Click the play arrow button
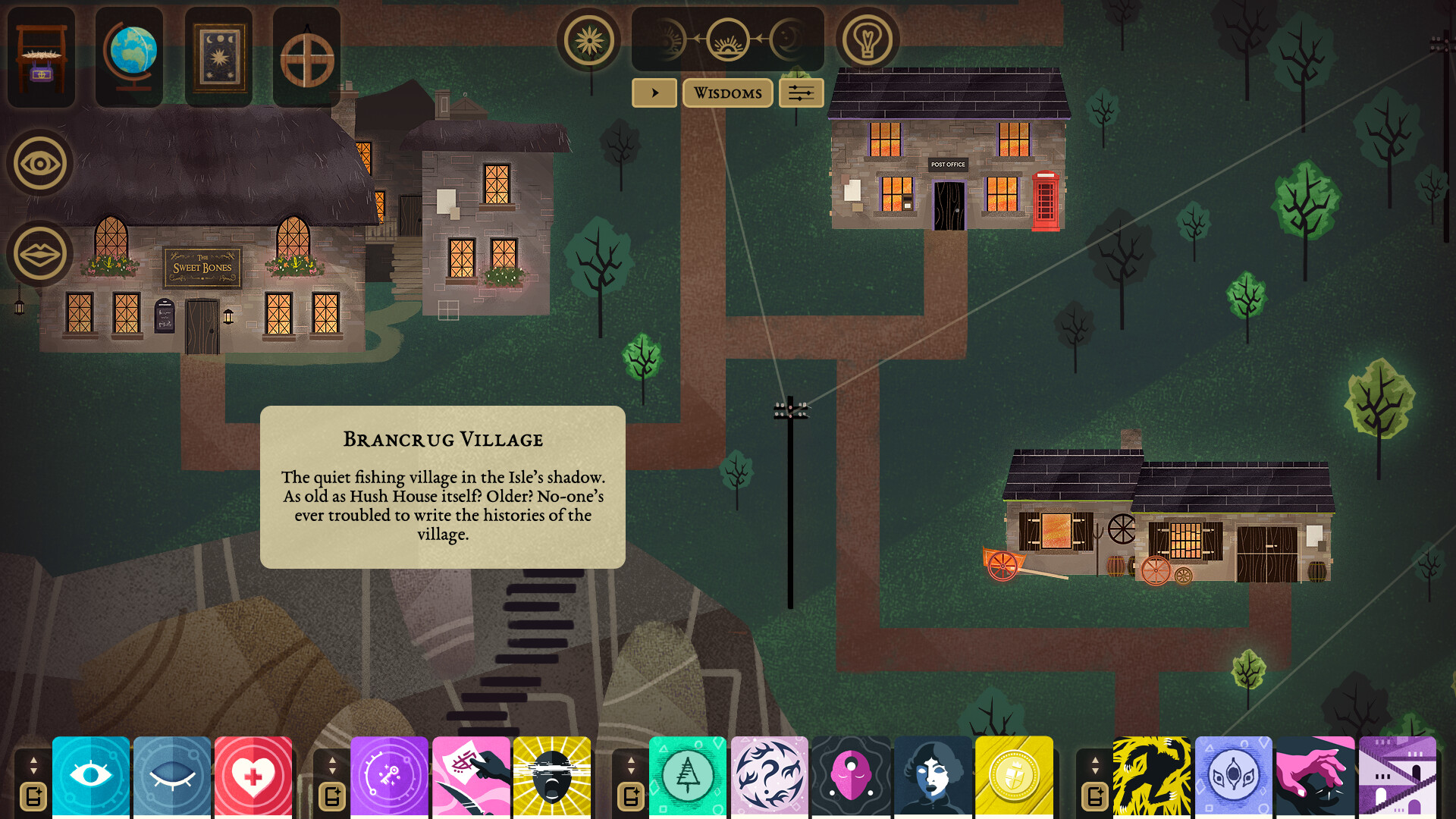The height and width of the screenshot is (819, 1456). click(654, 93)
